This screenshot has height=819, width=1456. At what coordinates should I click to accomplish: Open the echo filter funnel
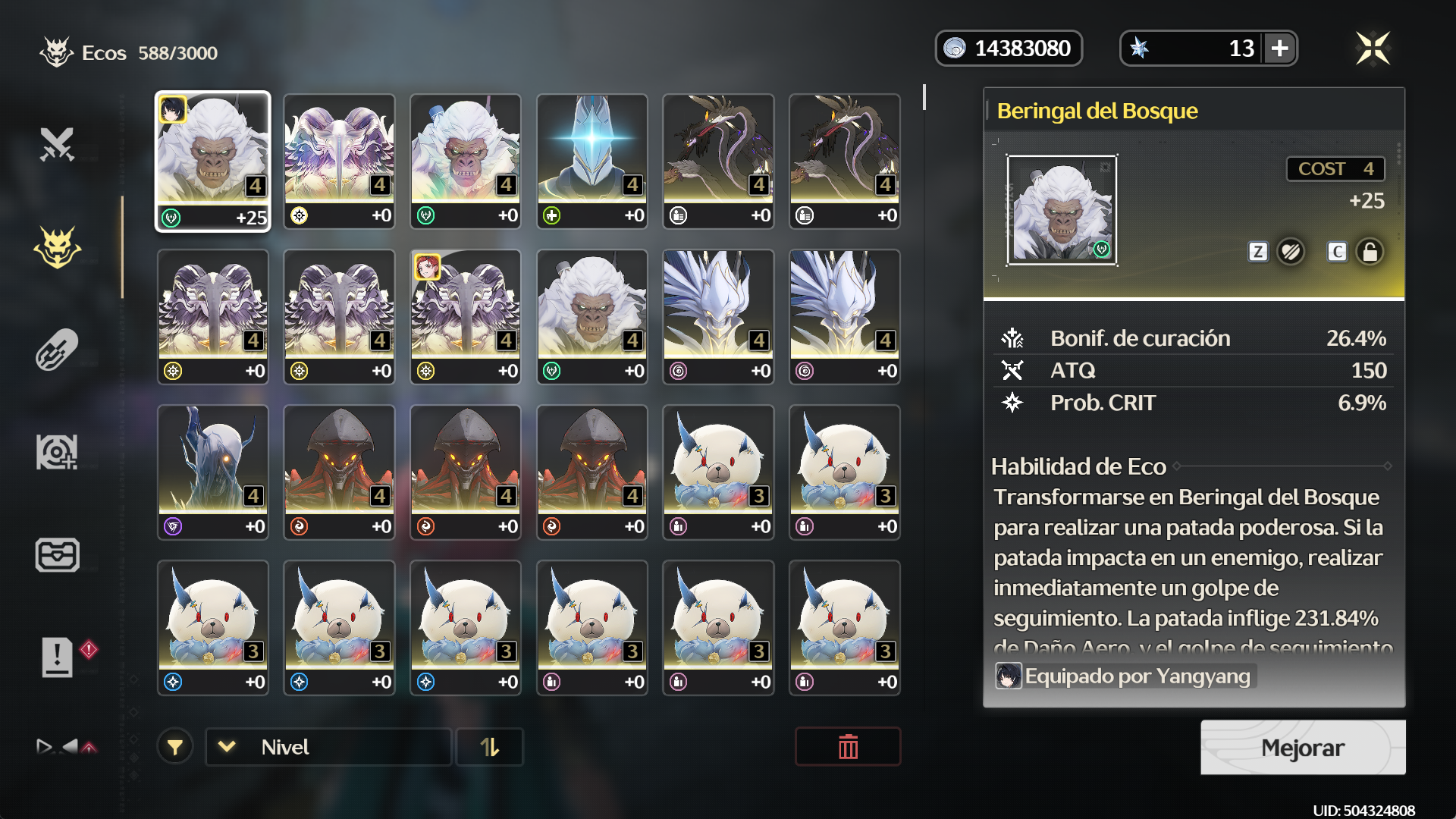(175, 747)
